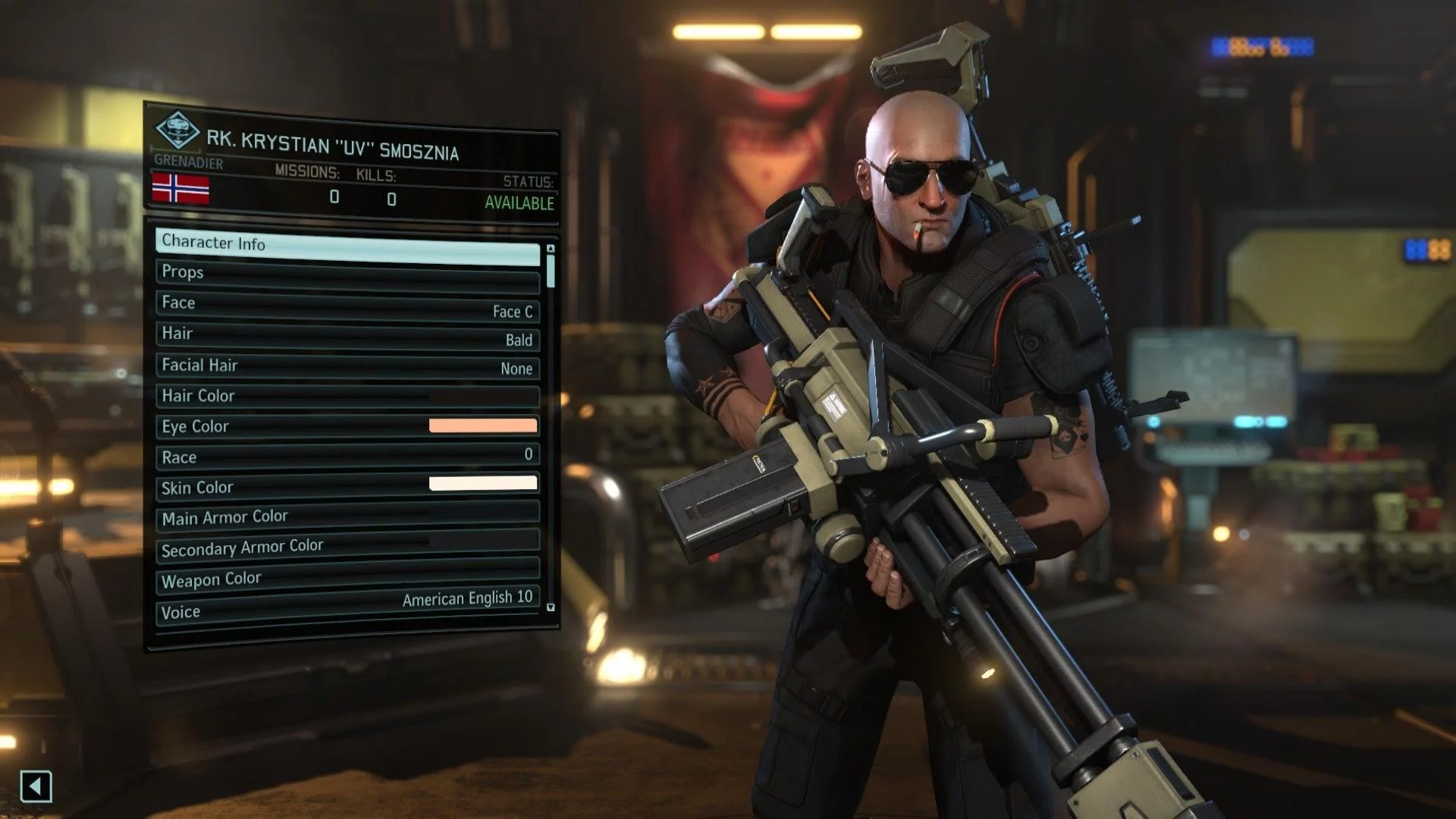Choose the Hair row showing Bald

(x=347, y=336)
